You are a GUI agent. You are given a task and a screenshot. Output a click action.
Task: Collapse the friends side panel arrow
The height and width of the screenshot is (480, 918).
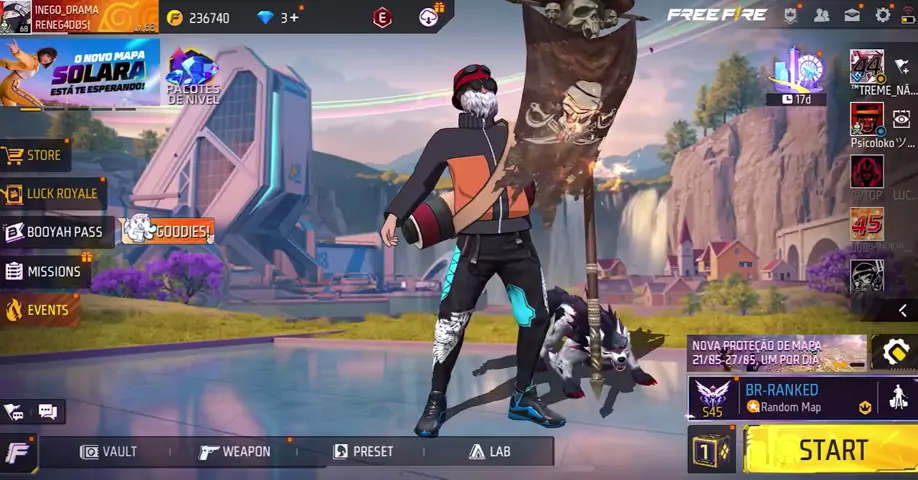(902, 310)
